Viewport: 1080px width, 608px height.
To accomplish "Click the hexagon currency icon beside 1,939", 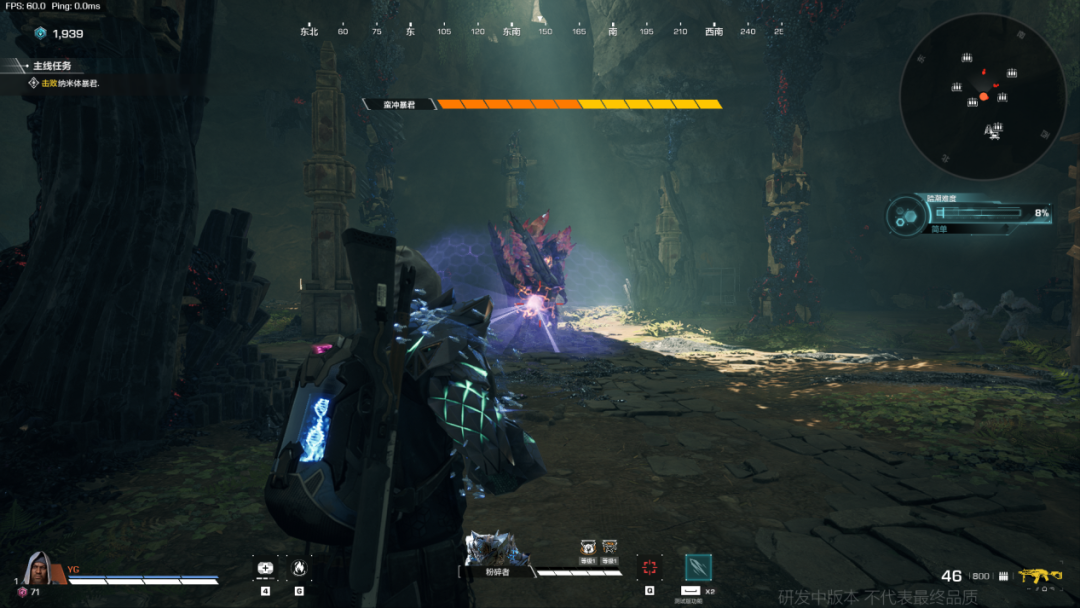I will click(x=40, y=33).
